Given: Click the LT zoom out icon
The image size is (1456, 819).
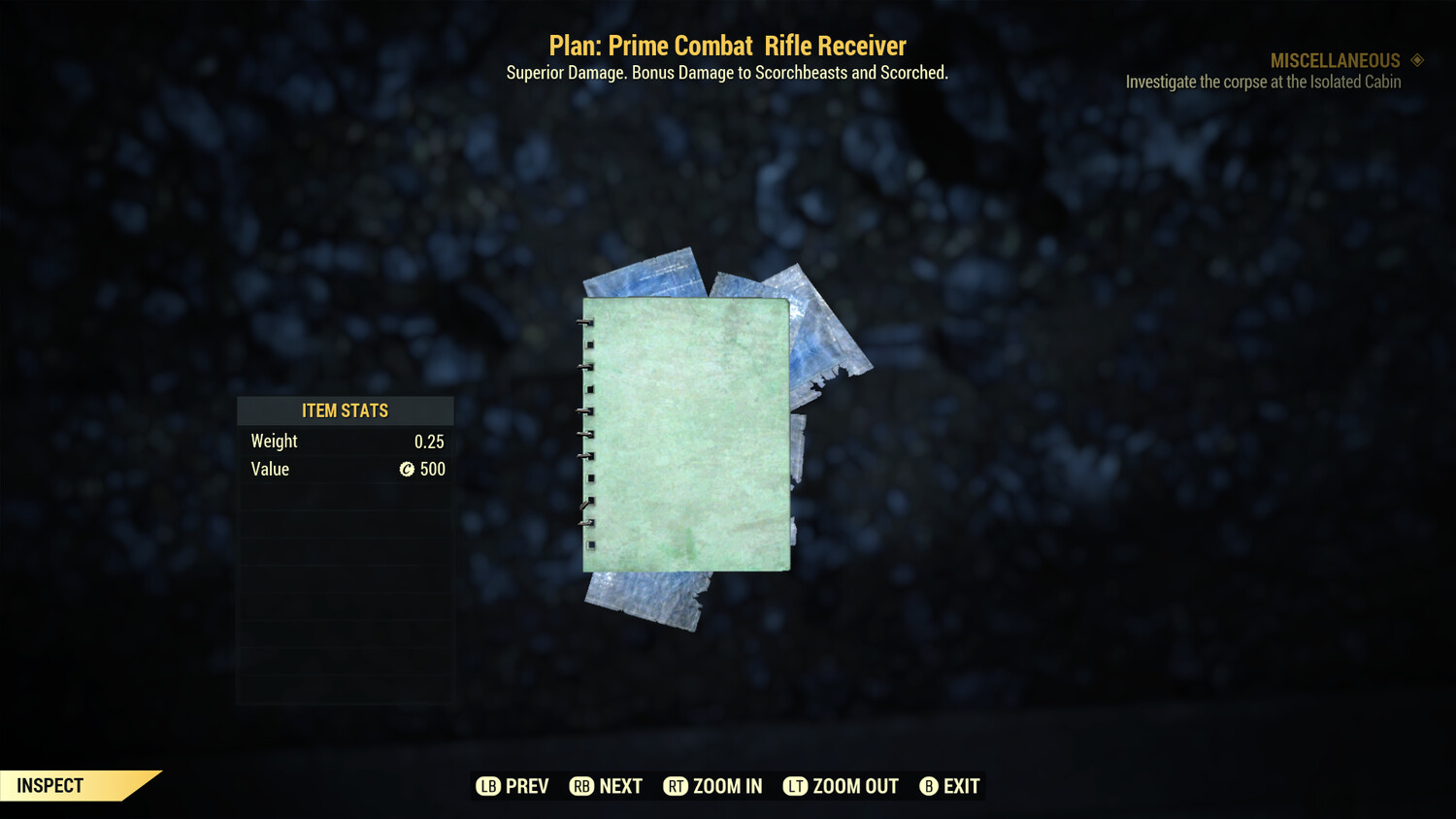Looking at the screenshot, I should click(x=794, y=786).
